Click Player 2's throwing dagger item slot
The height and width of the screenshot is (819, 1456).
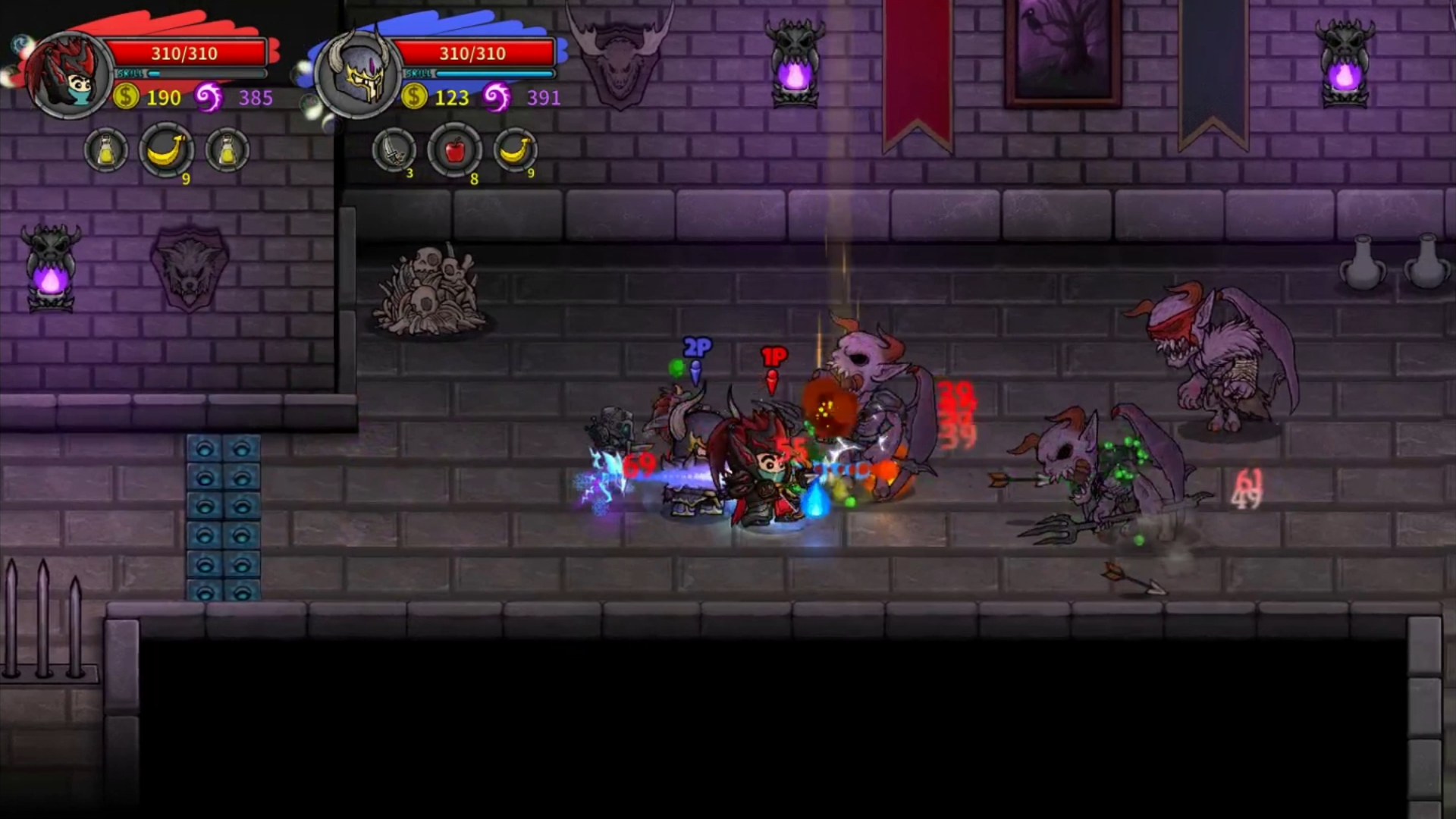tap(394, 151)
